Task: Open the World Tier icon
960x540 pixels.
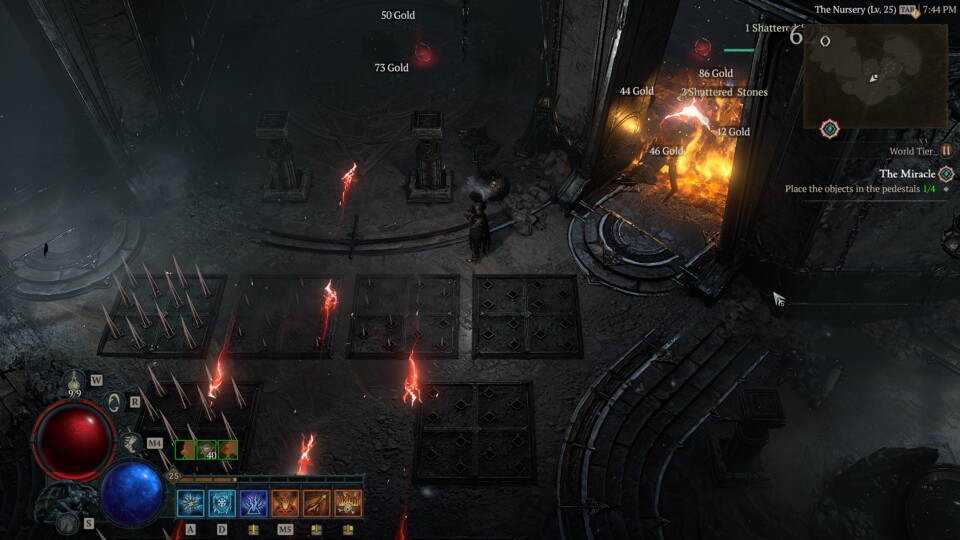Action: click(945, 151)
